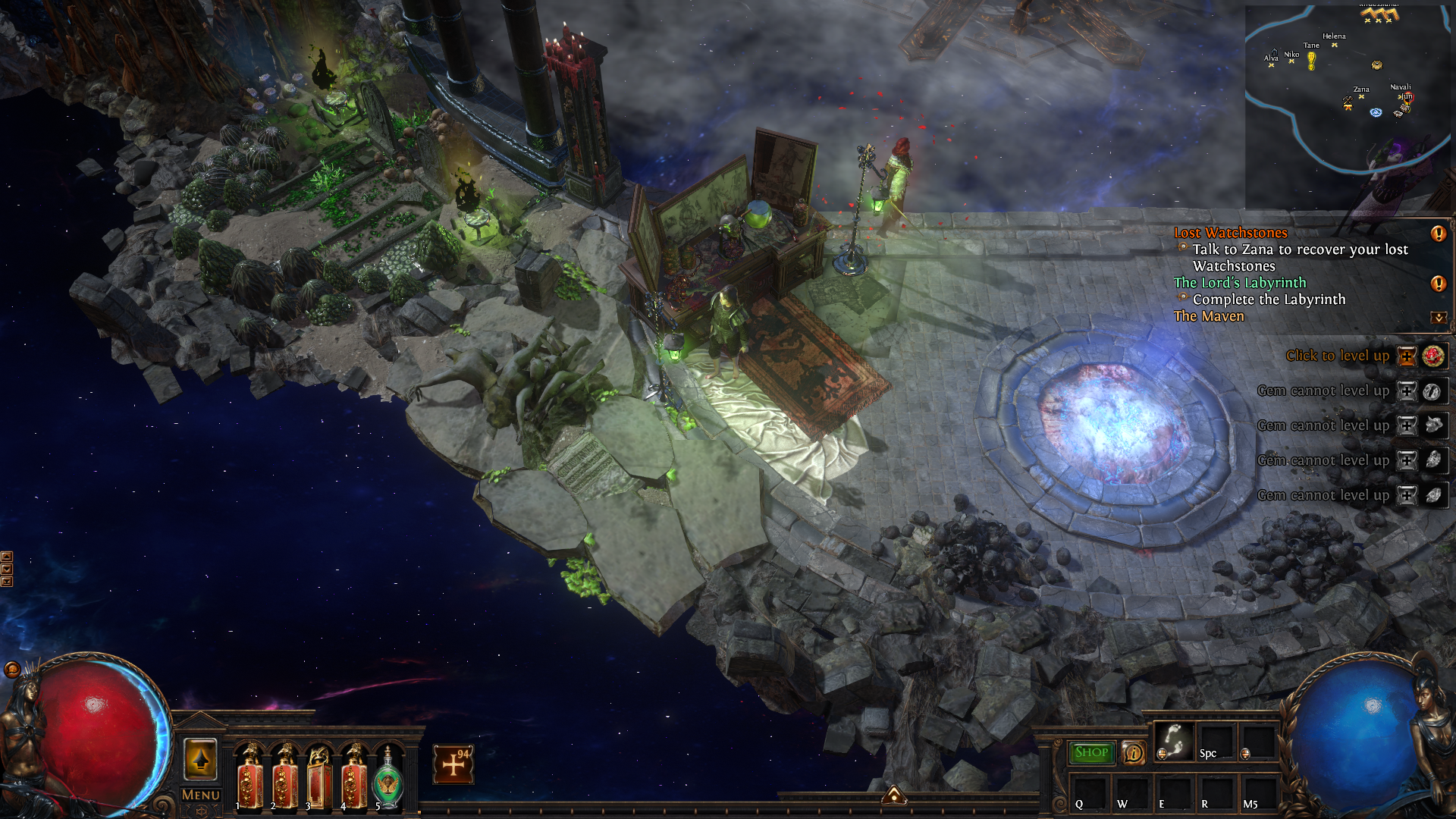Open the green Shop button

1091,752
